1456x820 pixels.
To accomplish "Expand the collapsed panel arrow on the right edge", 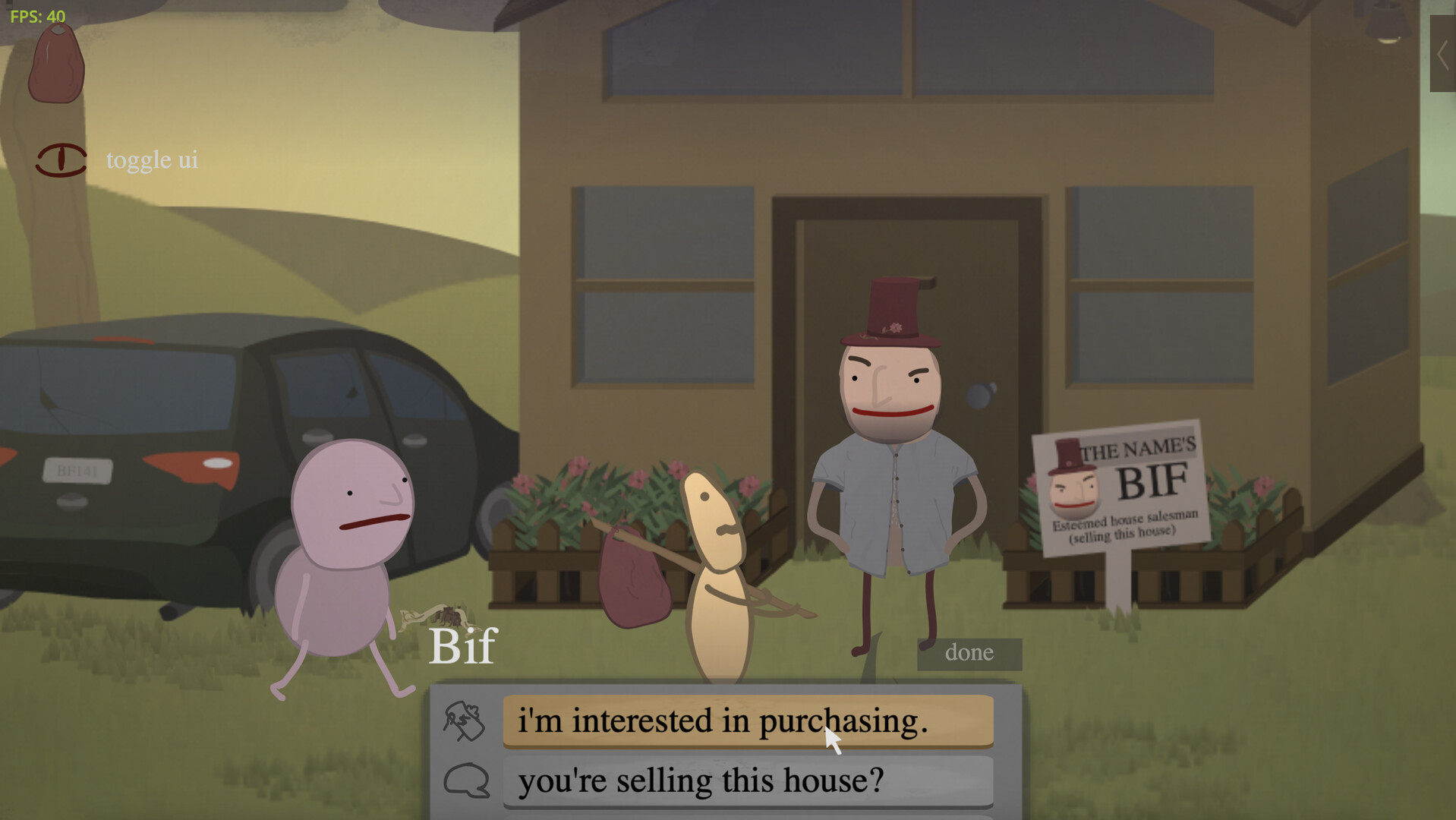I will pos(1442,55).
